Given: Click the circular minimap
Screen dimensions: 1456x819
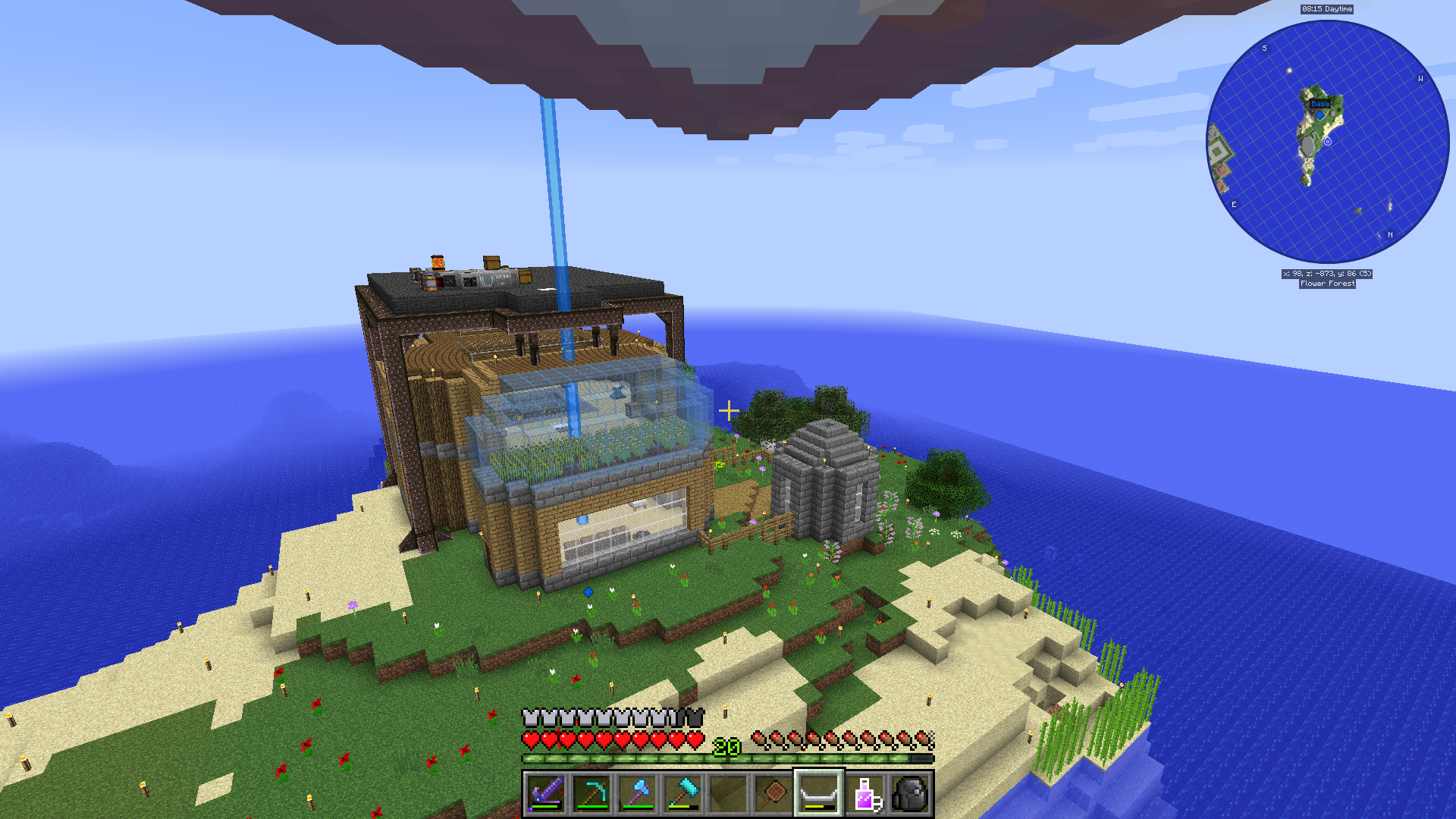Looking at the screenshot, I should [1327, 142].
